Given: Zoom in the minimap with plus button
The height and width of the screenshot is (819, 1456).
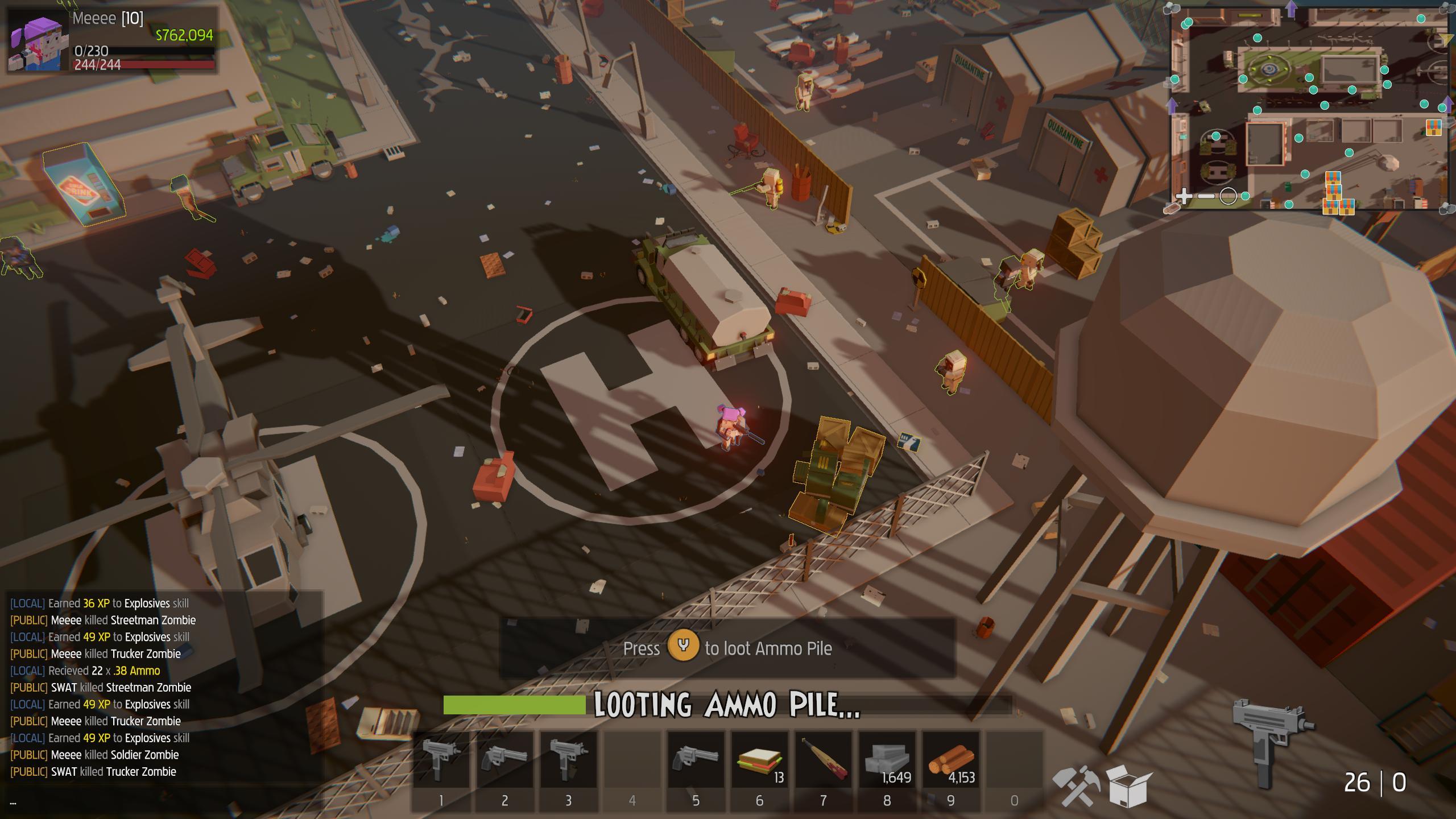Looking at the screenshot, I should [x=1184, y=197].
